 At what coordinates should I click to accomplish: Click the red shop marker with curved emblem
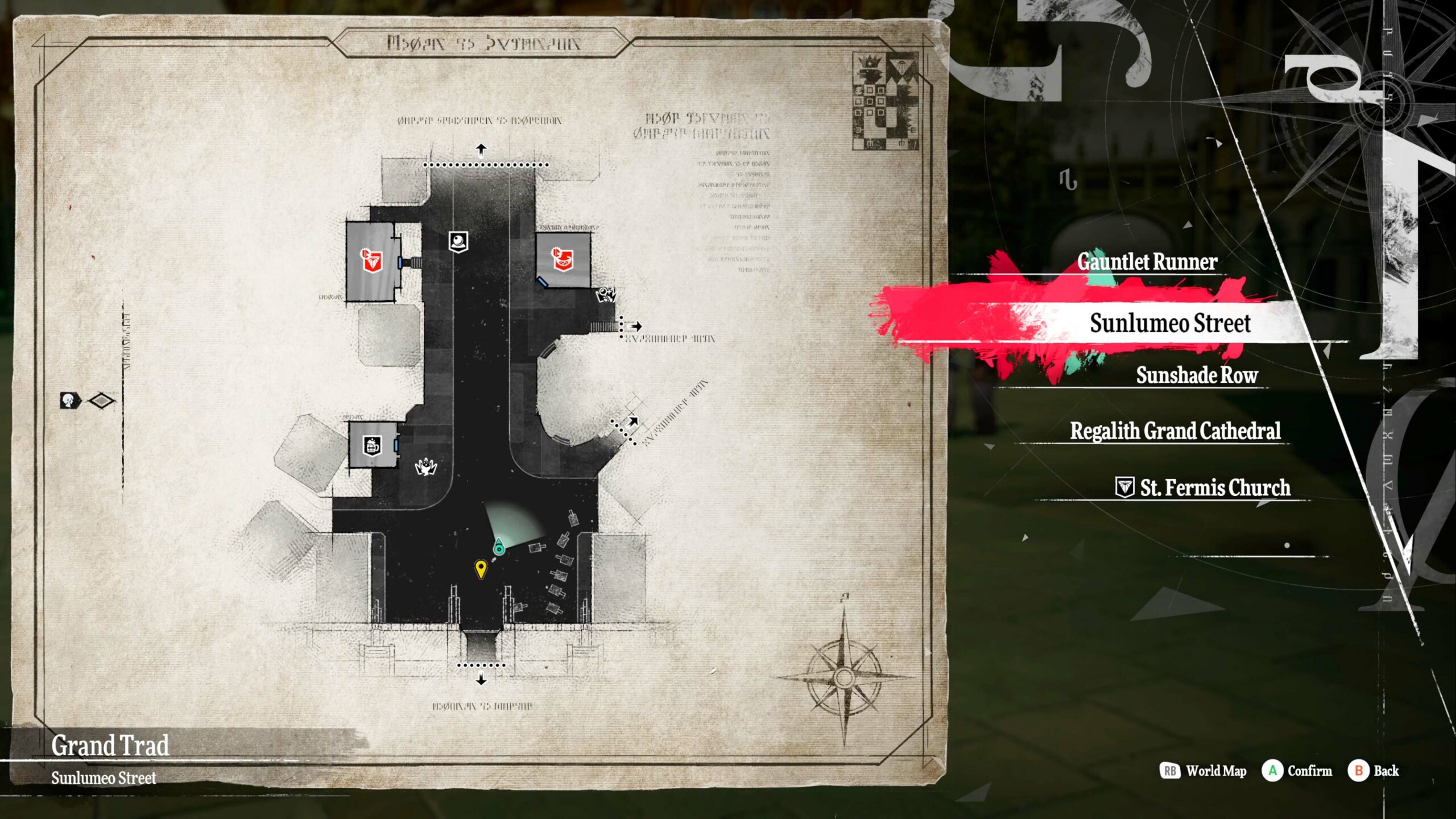562,259
